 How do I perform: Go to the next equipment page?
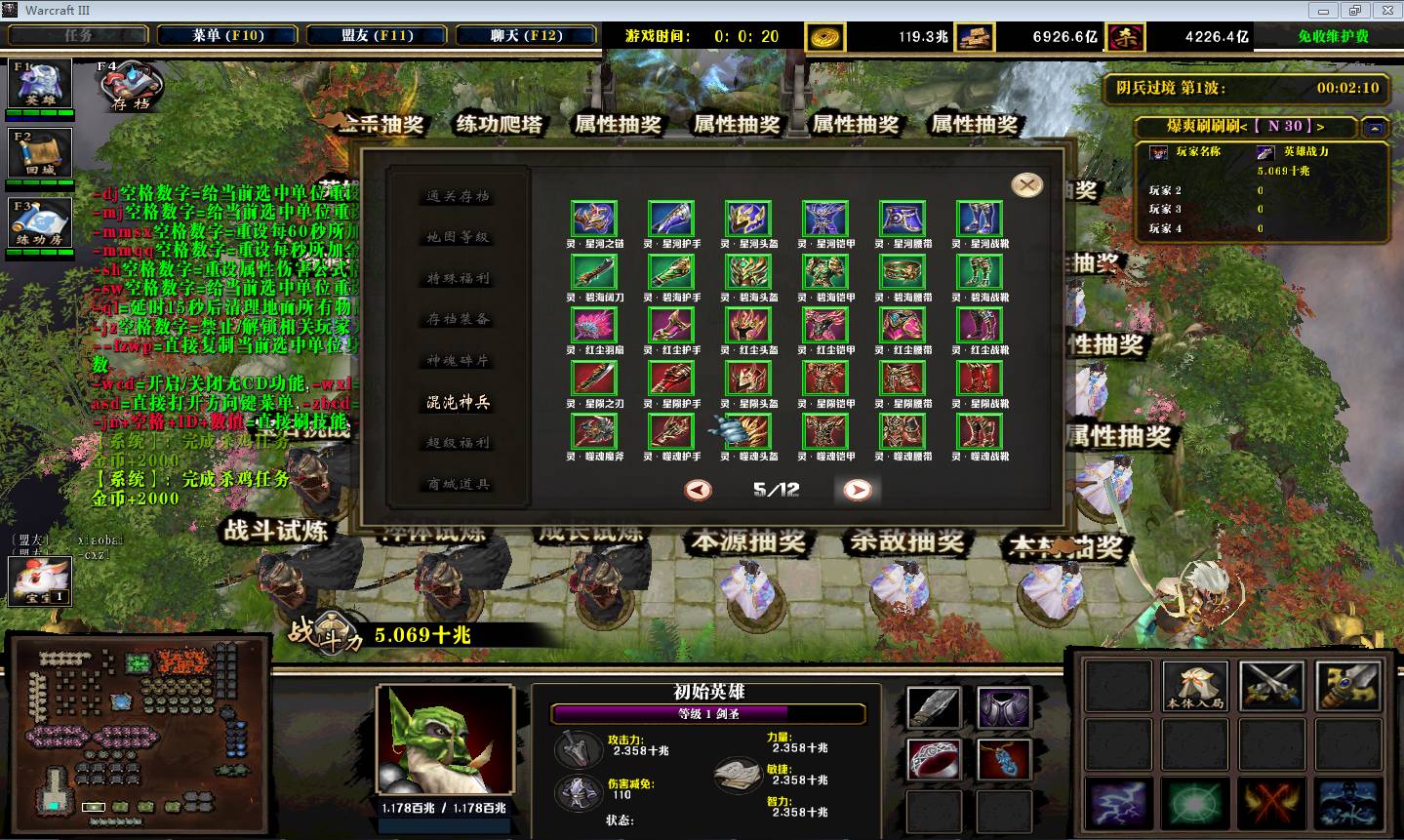pos(857,490)
